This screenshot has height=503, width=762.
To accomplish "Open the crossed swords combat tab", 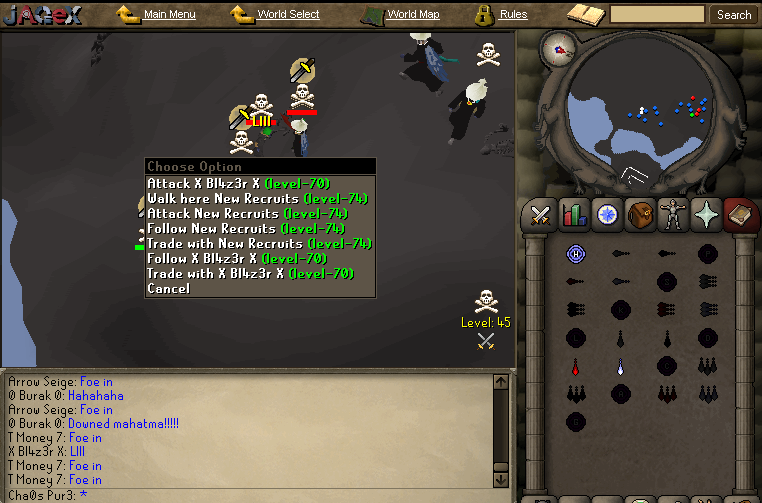I will click(541, 215).
